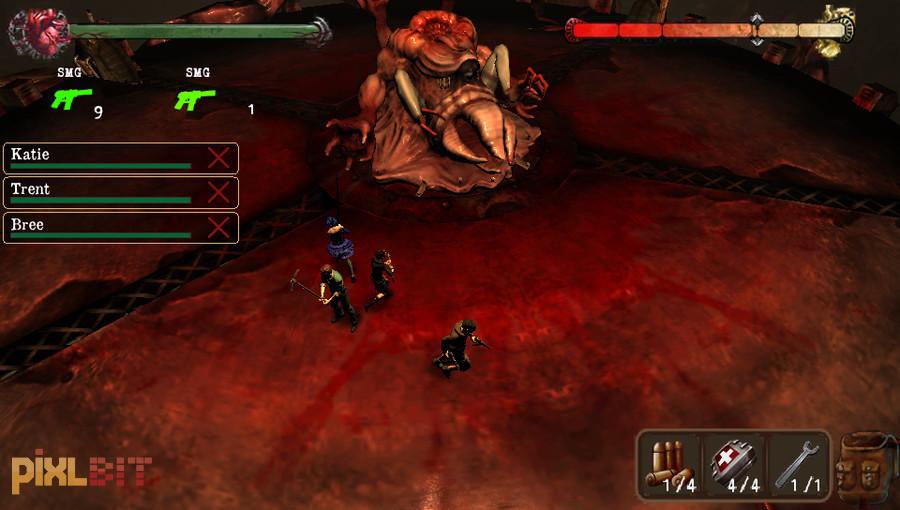The width and height of the screenshot is (900, 510).
Task: Use the first aid medkit slot
Action: [x=734, y=465]
